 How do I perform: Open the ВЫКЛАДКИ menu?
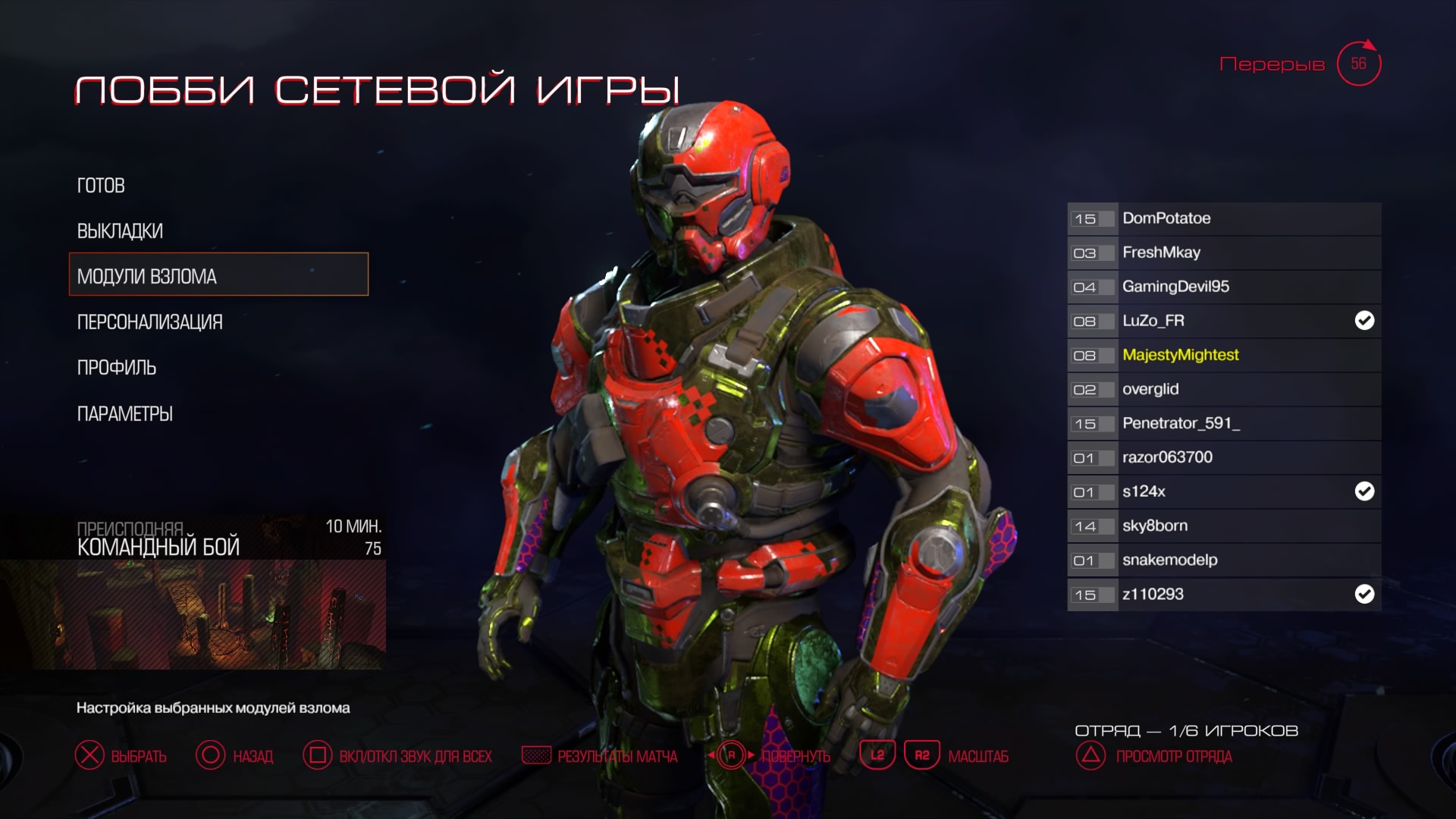120,231
